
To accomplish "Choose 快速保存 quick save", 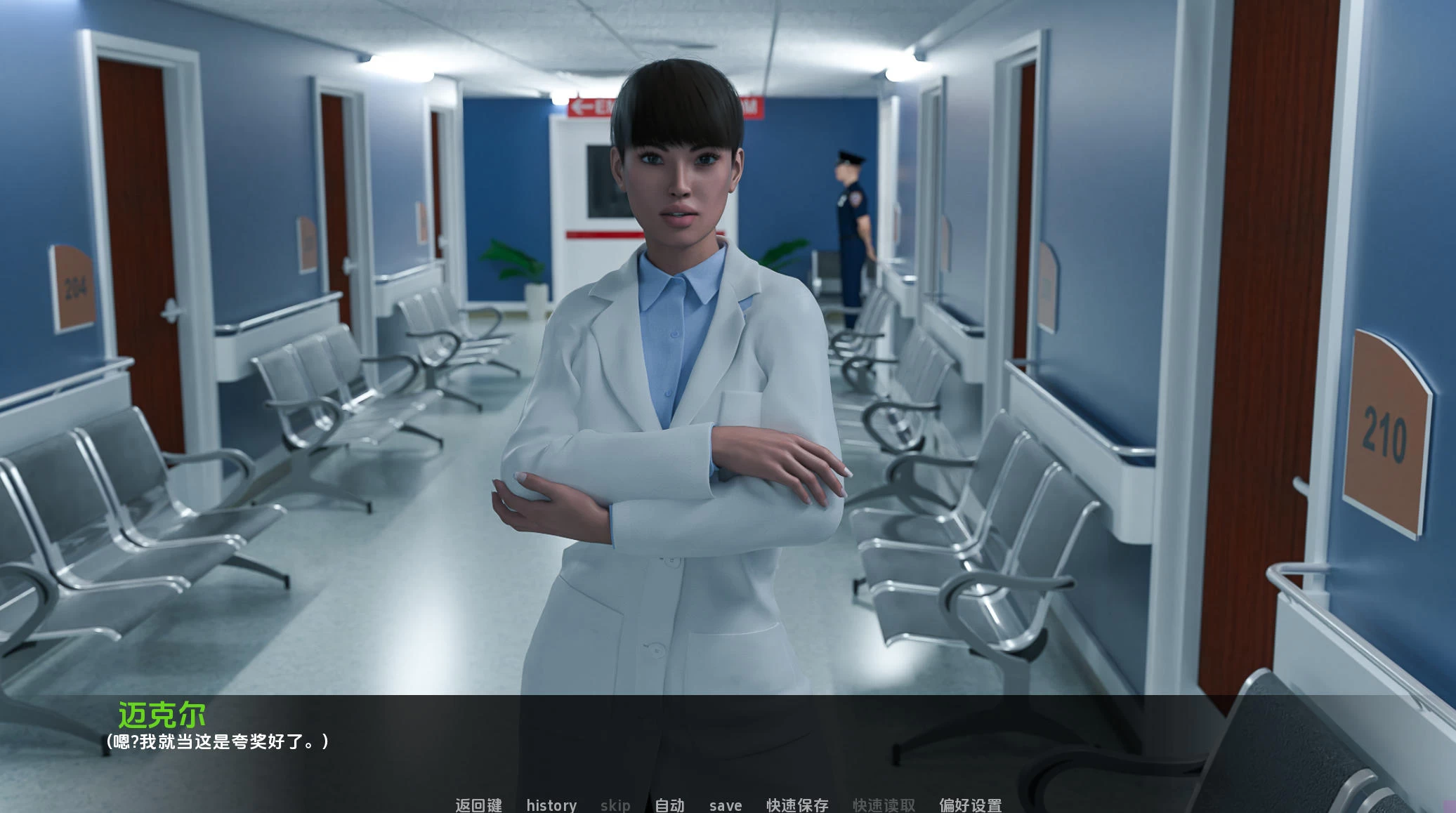I will [797, 805].
